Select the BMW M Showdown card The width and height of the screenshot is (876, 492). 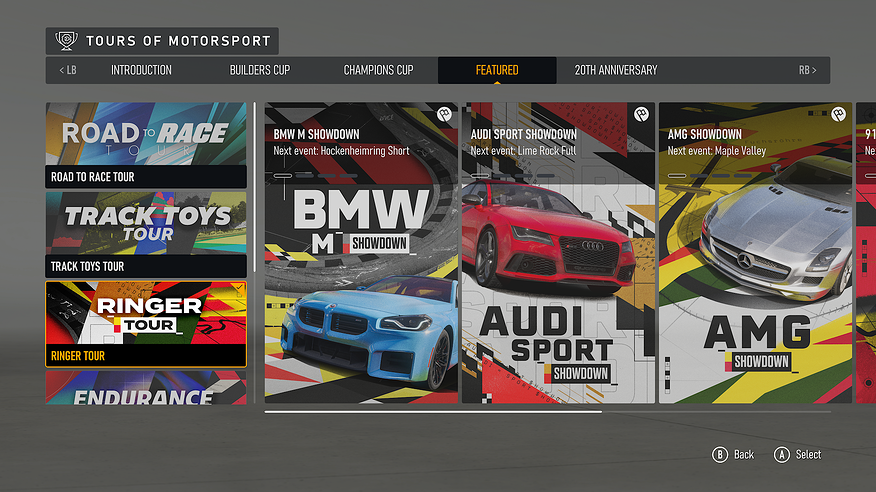(x=361, y=253)
